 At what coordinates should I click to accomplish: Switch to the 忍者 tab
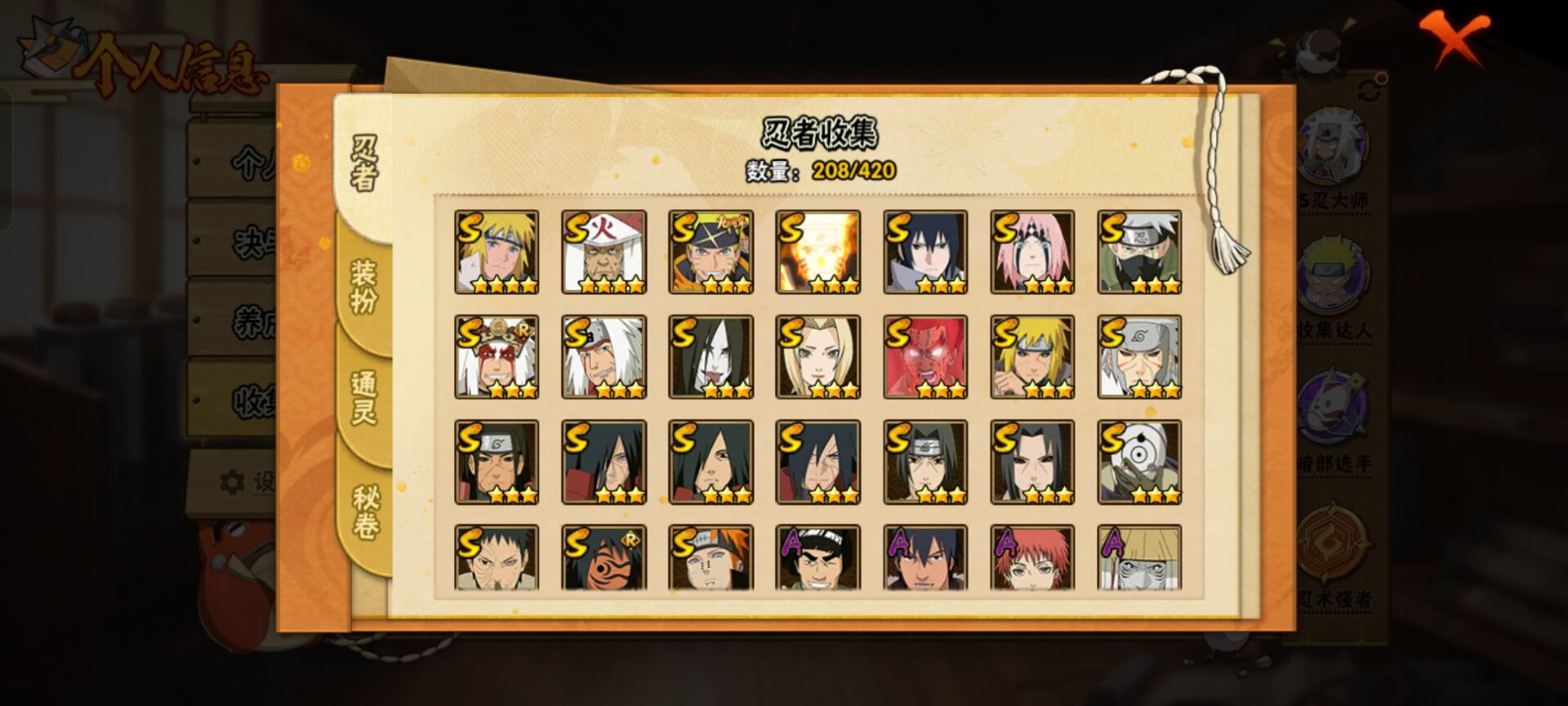[x=364, y=163]
